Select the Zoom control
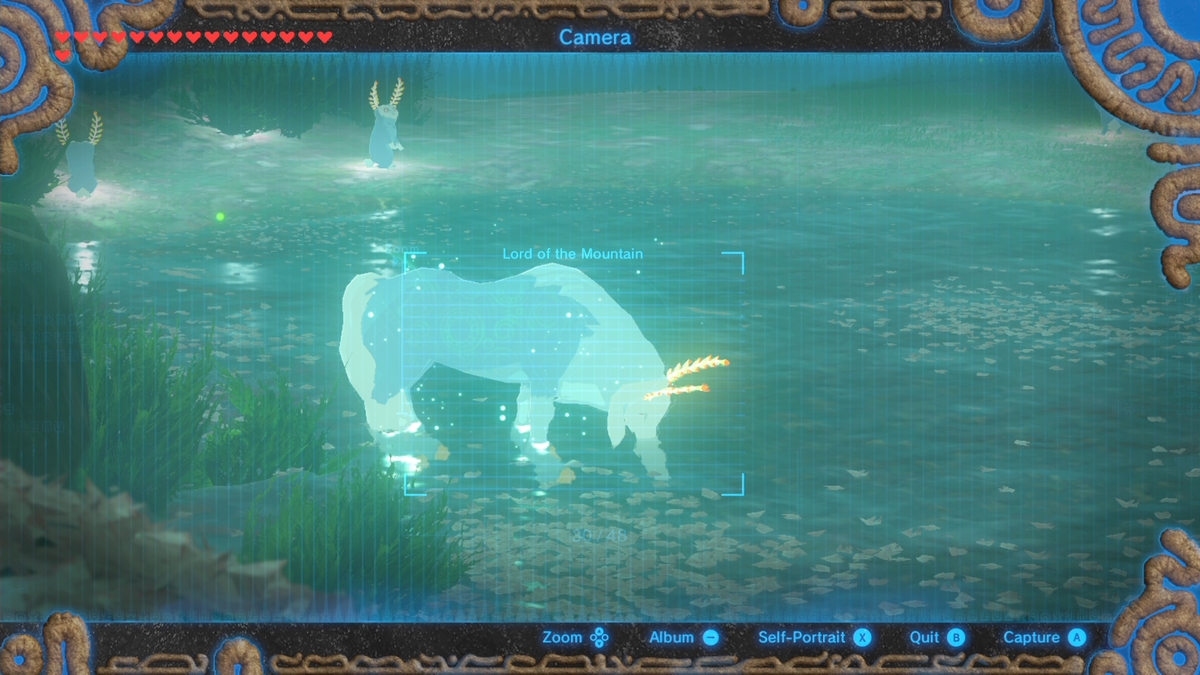The image size is (1200, 675). tap(575, 638)
